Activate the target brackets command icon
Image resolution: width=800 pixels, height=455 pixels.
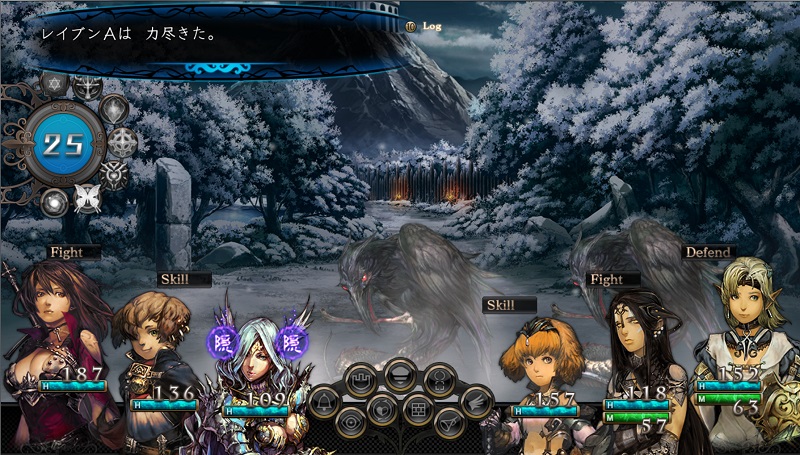tap(439, 380)
